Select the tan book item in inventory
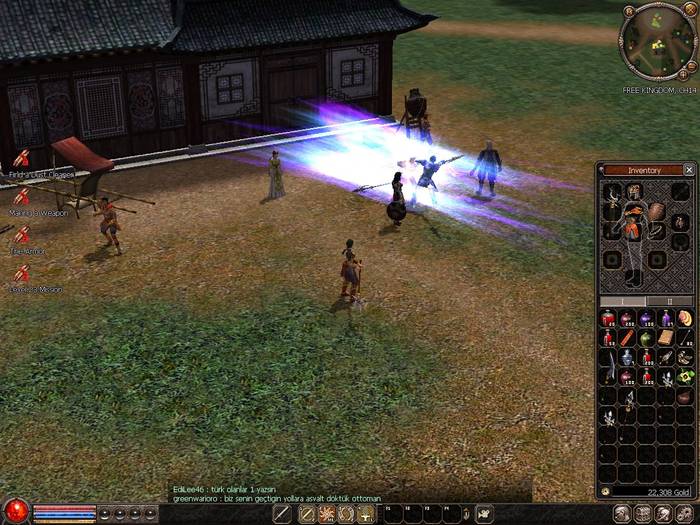This screenshot has width=700, height=525. tap(666, 338)
